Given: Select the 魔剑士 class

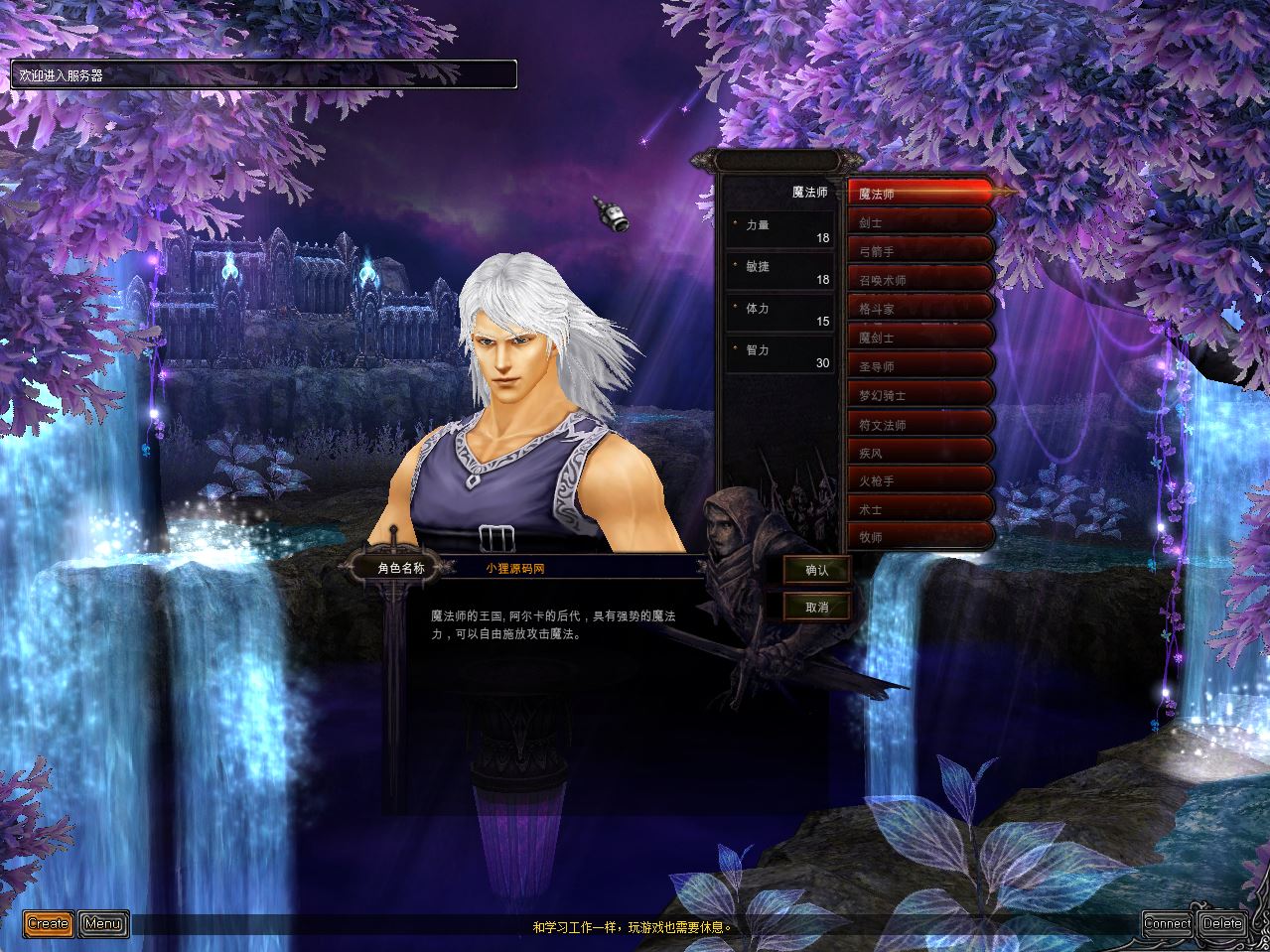Looking at the screenshot, I should click(918, 338).
